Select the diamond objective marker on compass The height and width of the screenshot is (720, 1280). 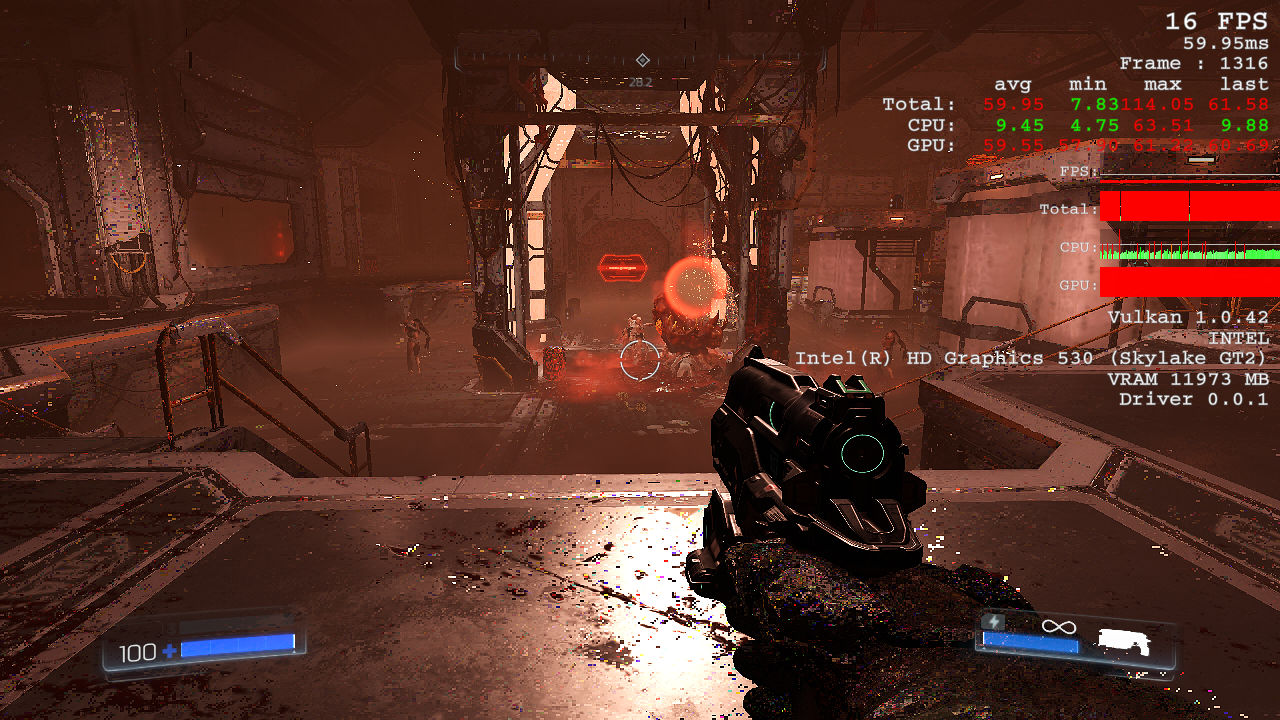[642, 60]
